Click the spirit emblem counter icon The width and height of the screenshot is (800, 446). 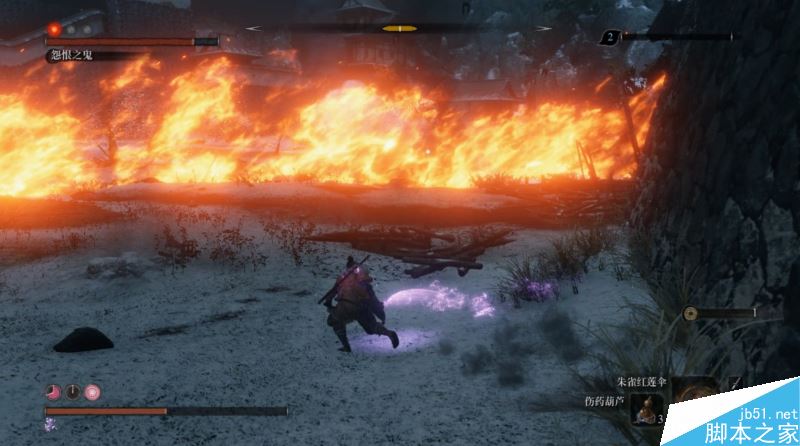pos(609,37)
